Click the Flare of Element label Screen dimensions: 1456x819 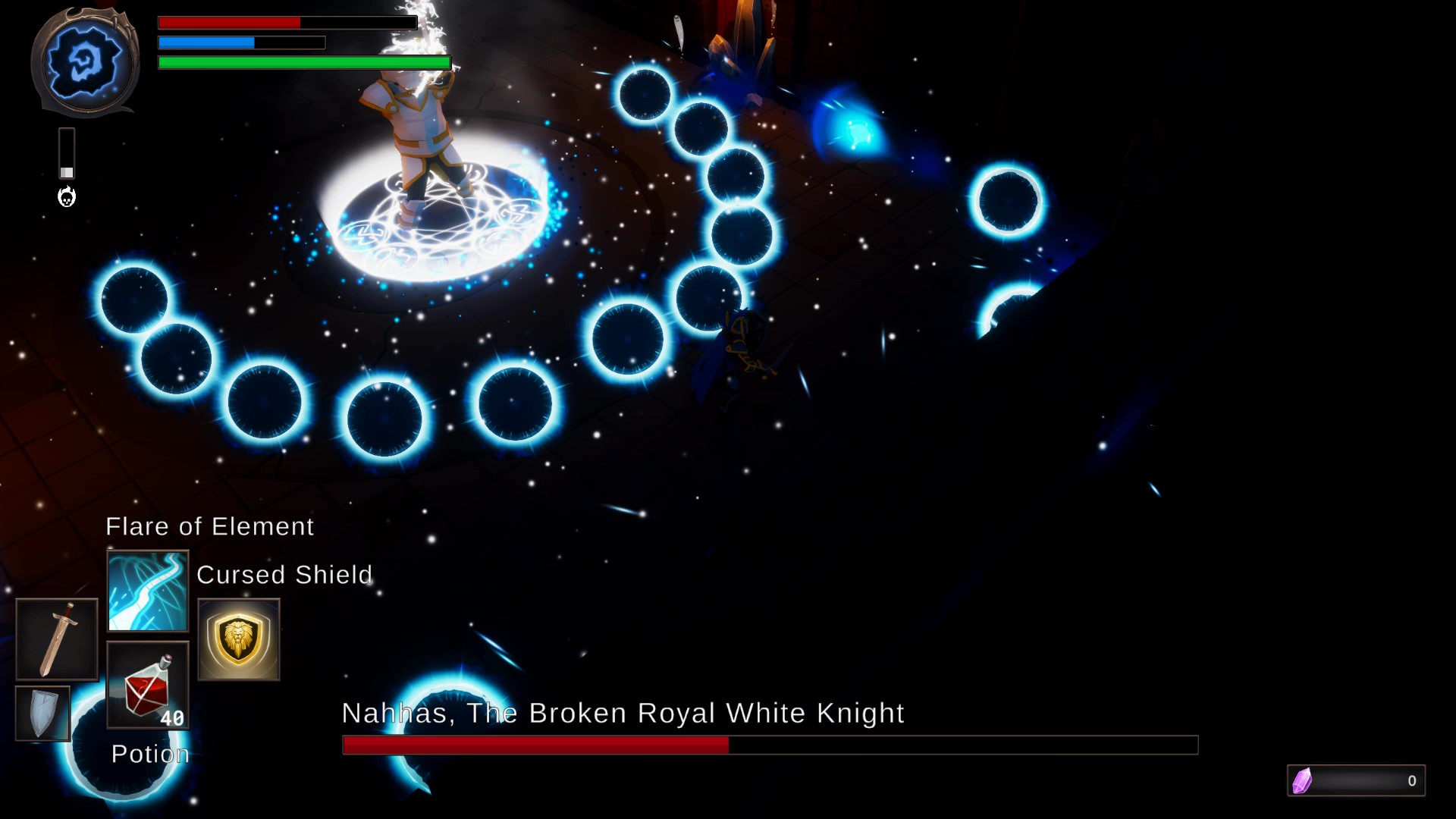click(209, 526)
